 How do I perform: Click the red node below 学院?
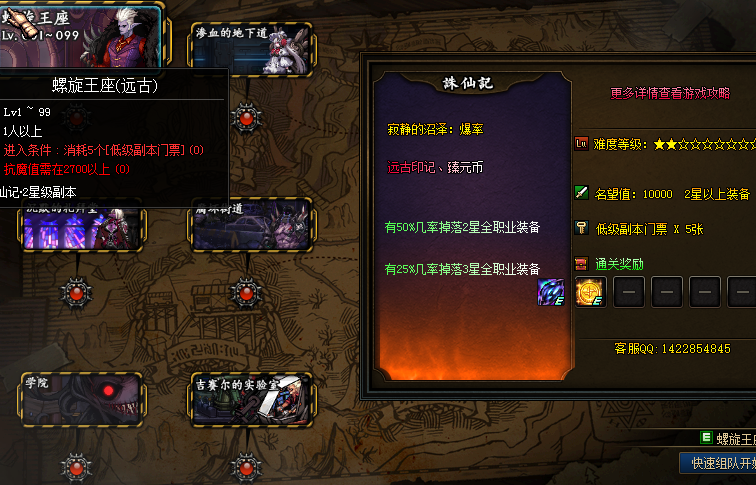76,466
